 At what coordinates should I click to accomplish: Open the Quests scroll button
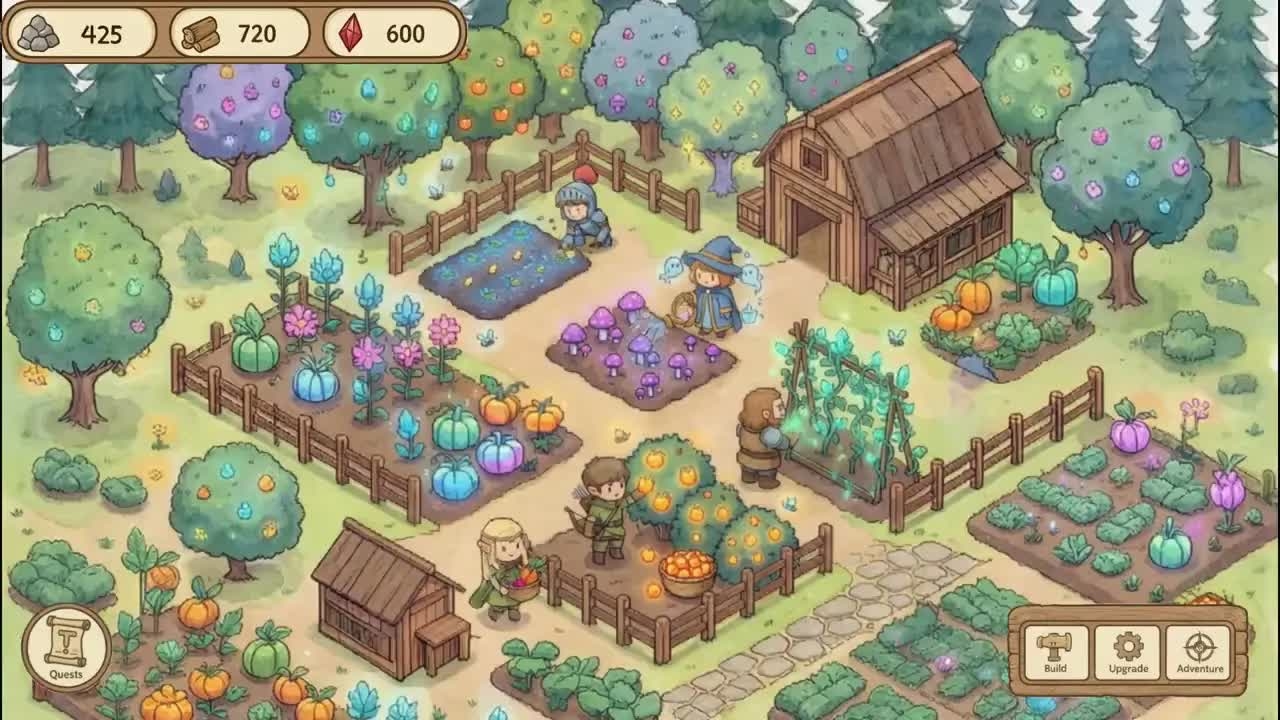click(x=66, y=647)
